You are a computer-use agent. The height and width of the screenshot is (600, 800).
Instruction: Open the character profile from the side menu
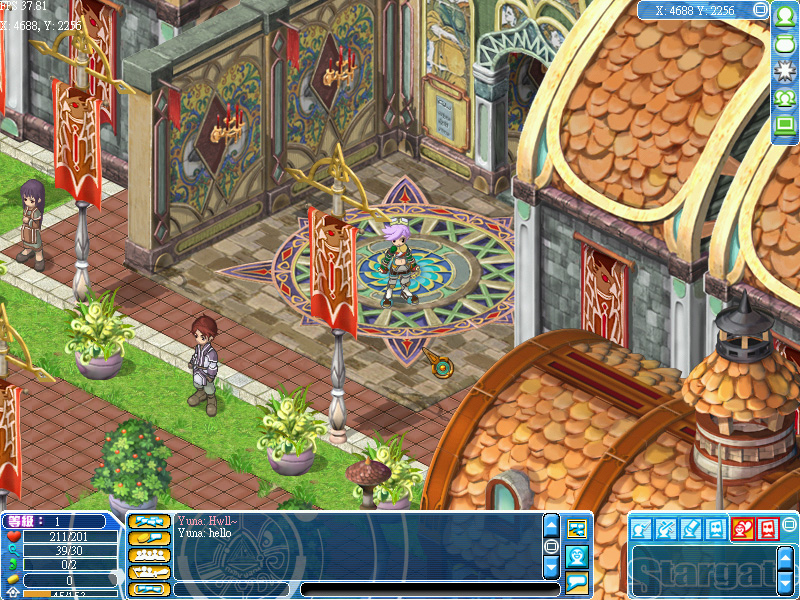coord(785,17)
